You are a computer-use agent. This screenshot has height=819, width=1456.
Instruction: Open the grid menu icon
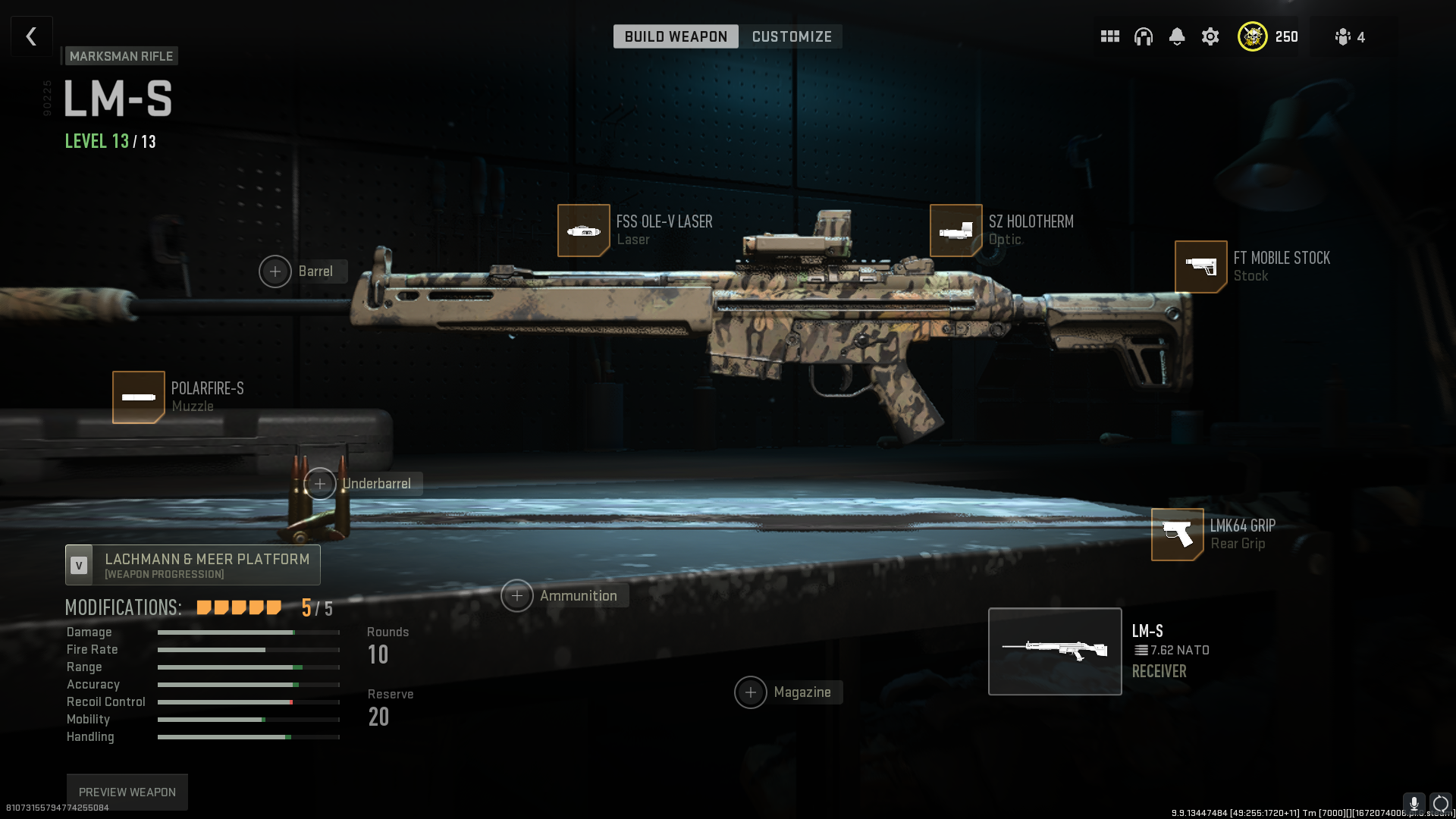(1109, 36)
